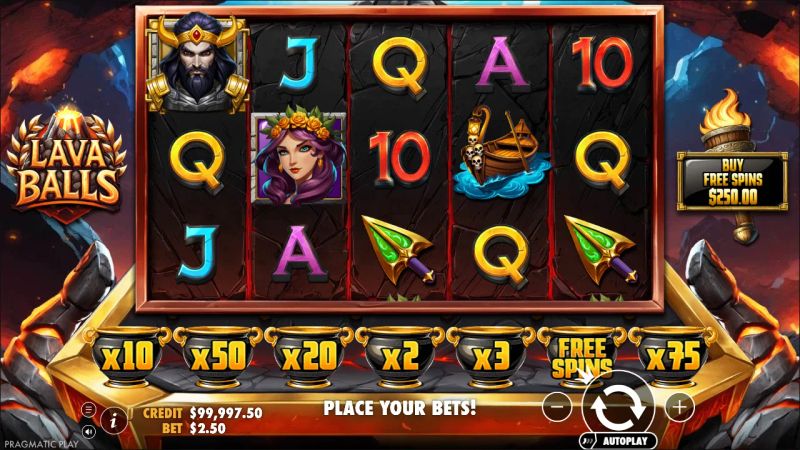Open the hamburger menu icon

89,409
